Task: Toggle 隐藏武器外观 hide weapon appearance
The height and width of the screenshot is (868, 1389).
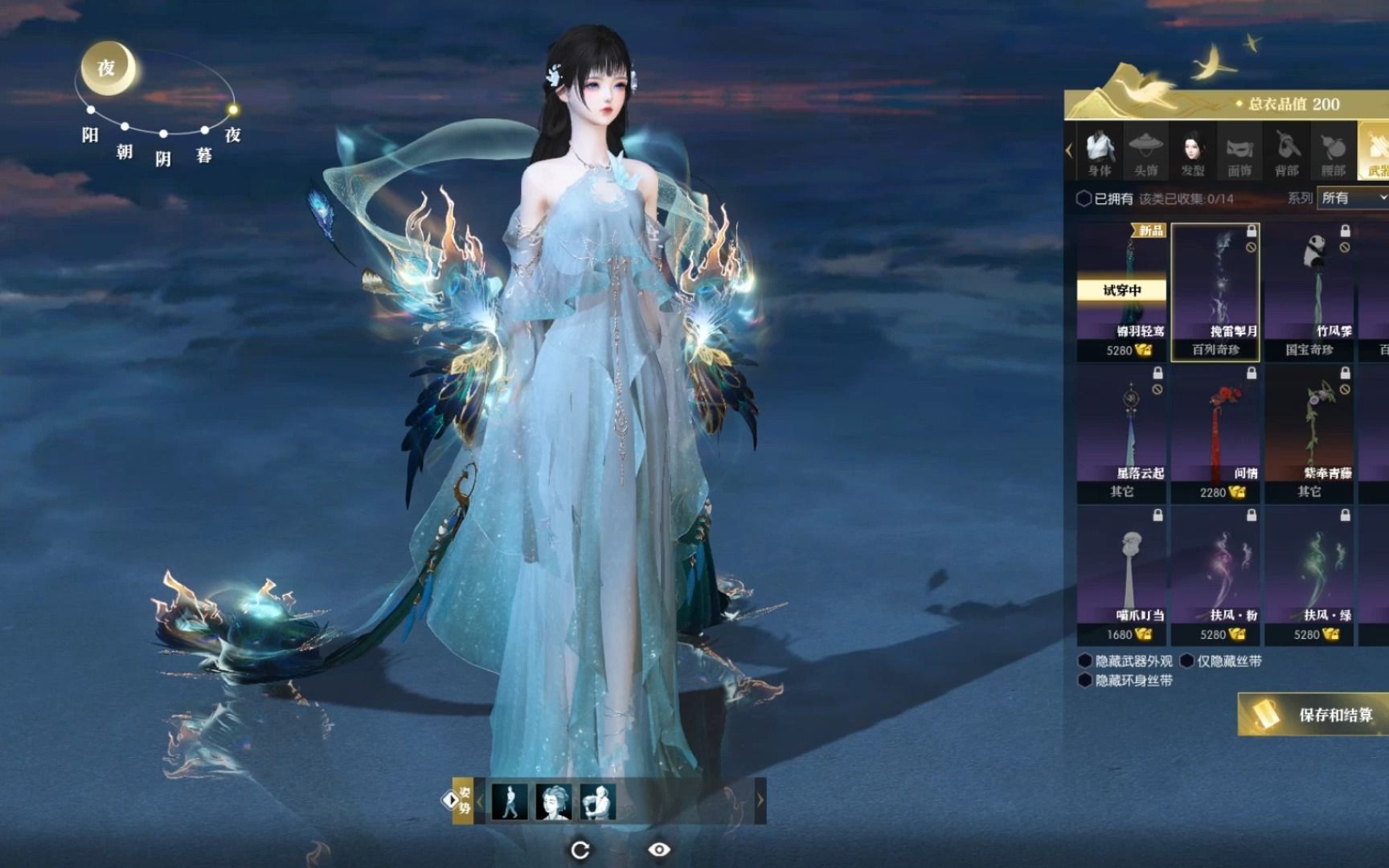Action: (x=1085, y=661)
